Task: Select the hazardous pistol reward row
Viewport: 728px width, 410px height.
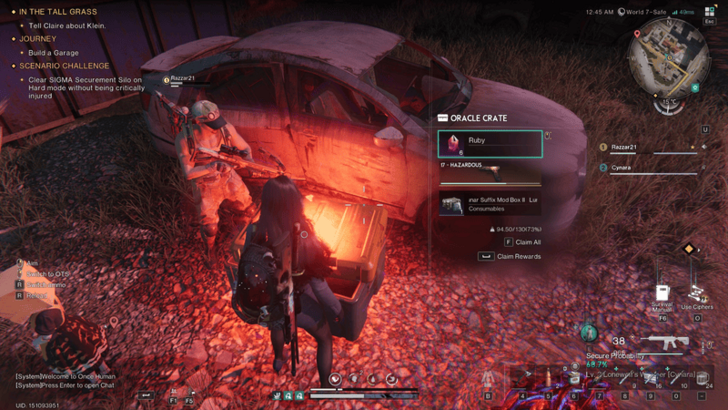Action: tap(490, 173)
